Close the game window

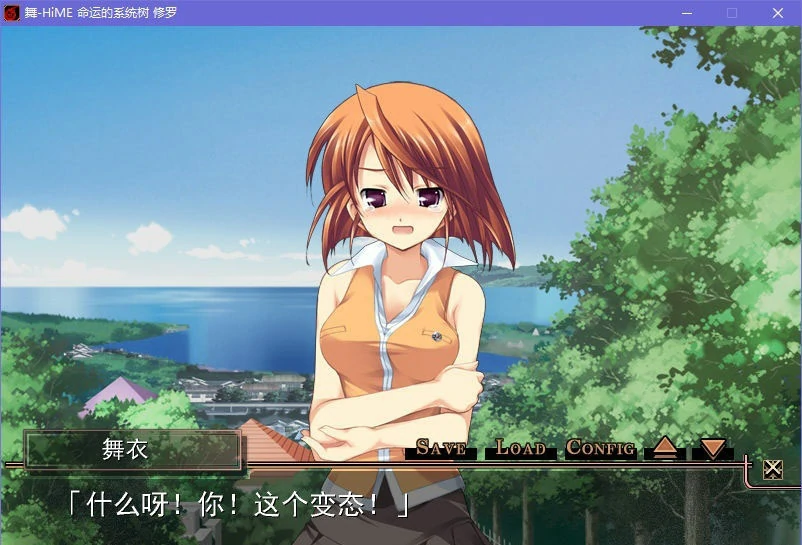[778, 13]
